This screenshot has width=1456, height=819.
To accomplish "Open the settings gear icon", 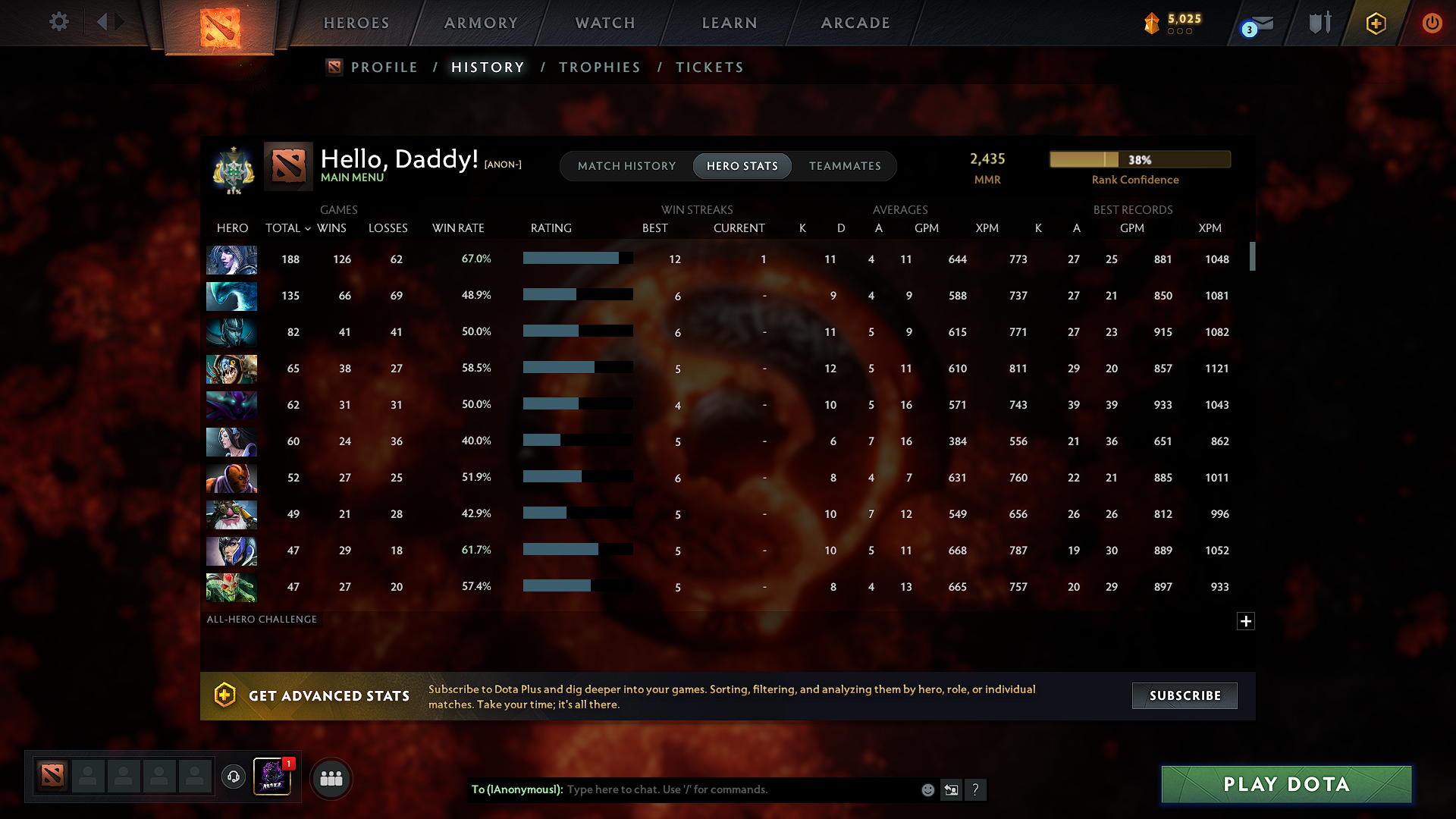I will point(59,22).
